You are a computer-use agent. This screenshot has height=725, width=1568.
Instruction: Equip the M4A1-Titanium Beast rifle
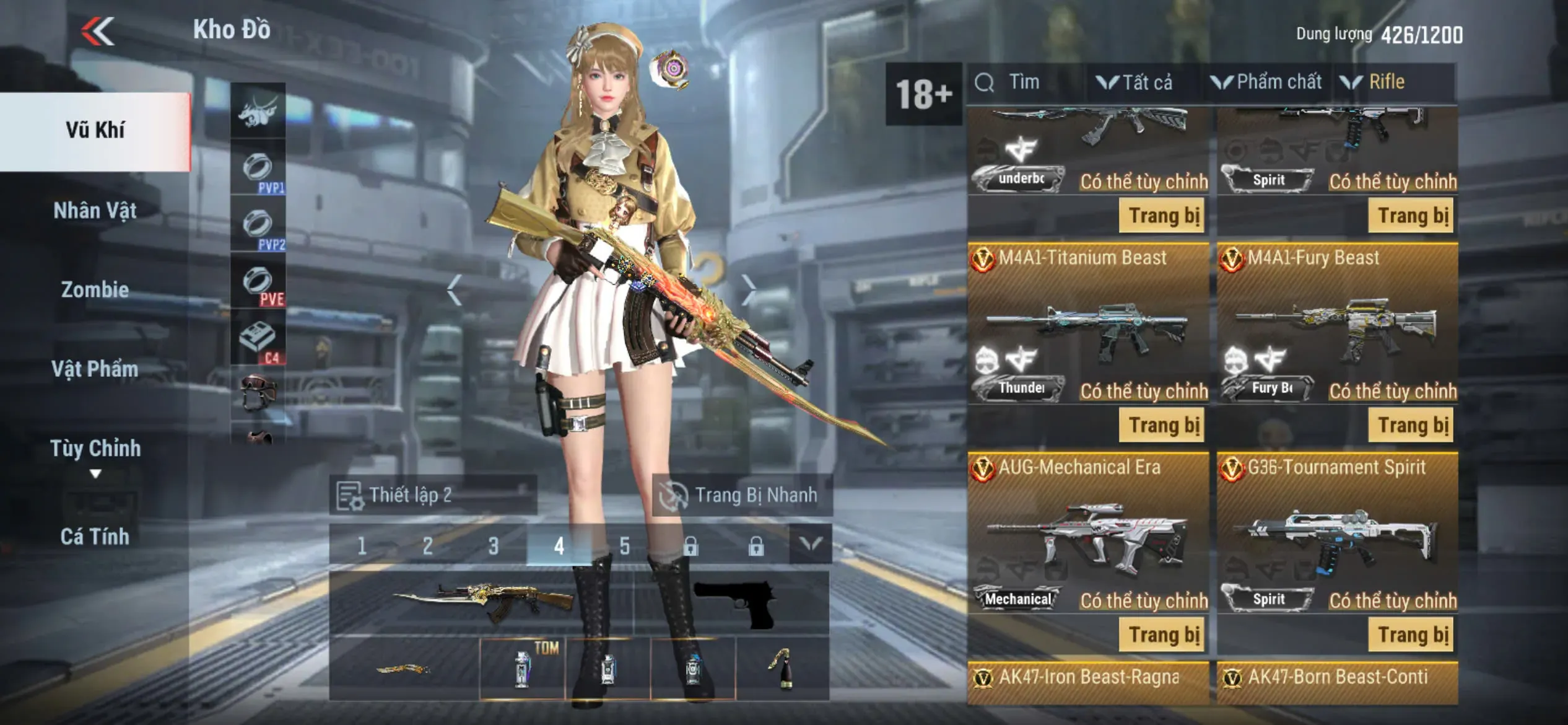pyautogui.click(x=1162, y=425)
